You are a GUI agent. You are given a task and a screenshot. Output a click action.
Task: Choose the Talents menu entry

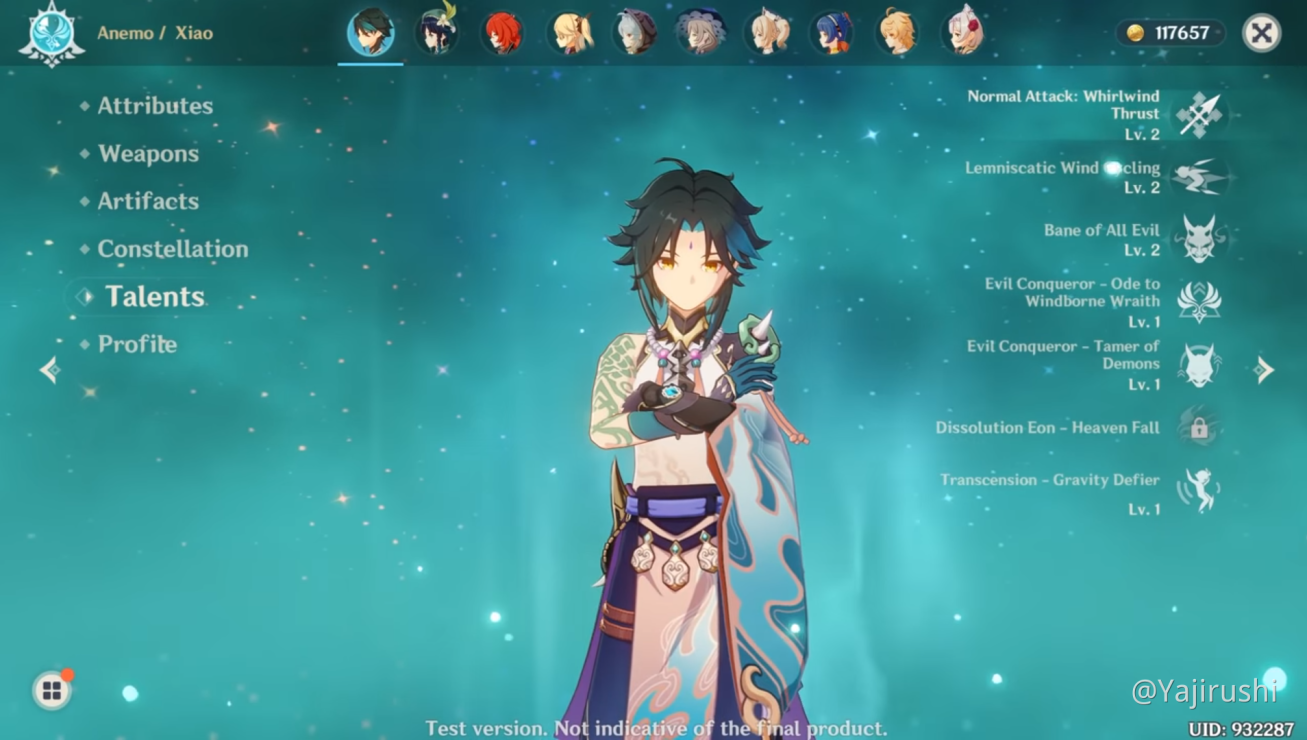[x=154, y=297]
